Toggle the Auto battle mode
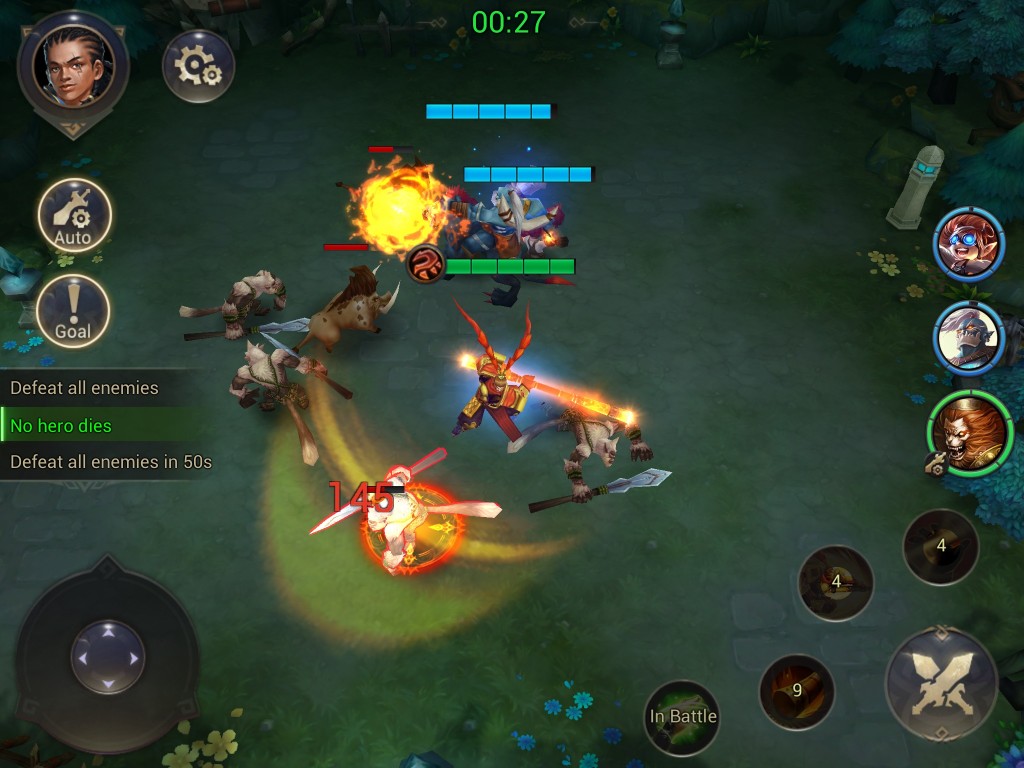 74,215
